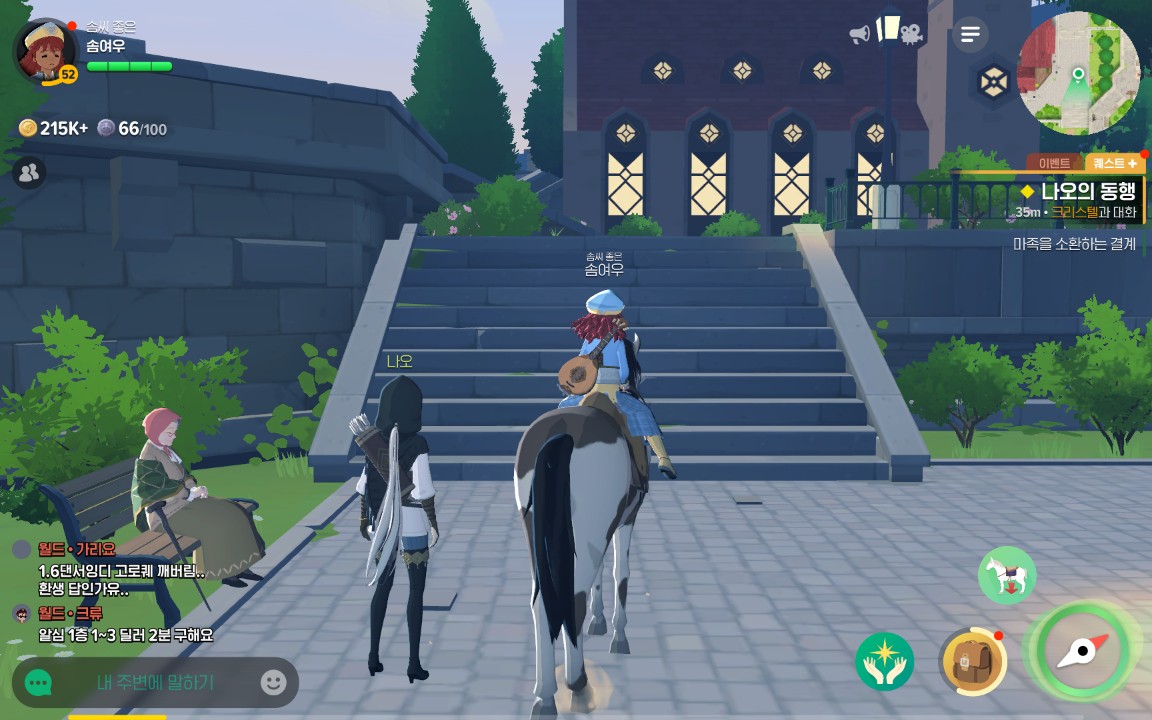Select the 퀘스트 + tab
The height and width of the screenshot is (720, 1152).
coord(1114,163)
